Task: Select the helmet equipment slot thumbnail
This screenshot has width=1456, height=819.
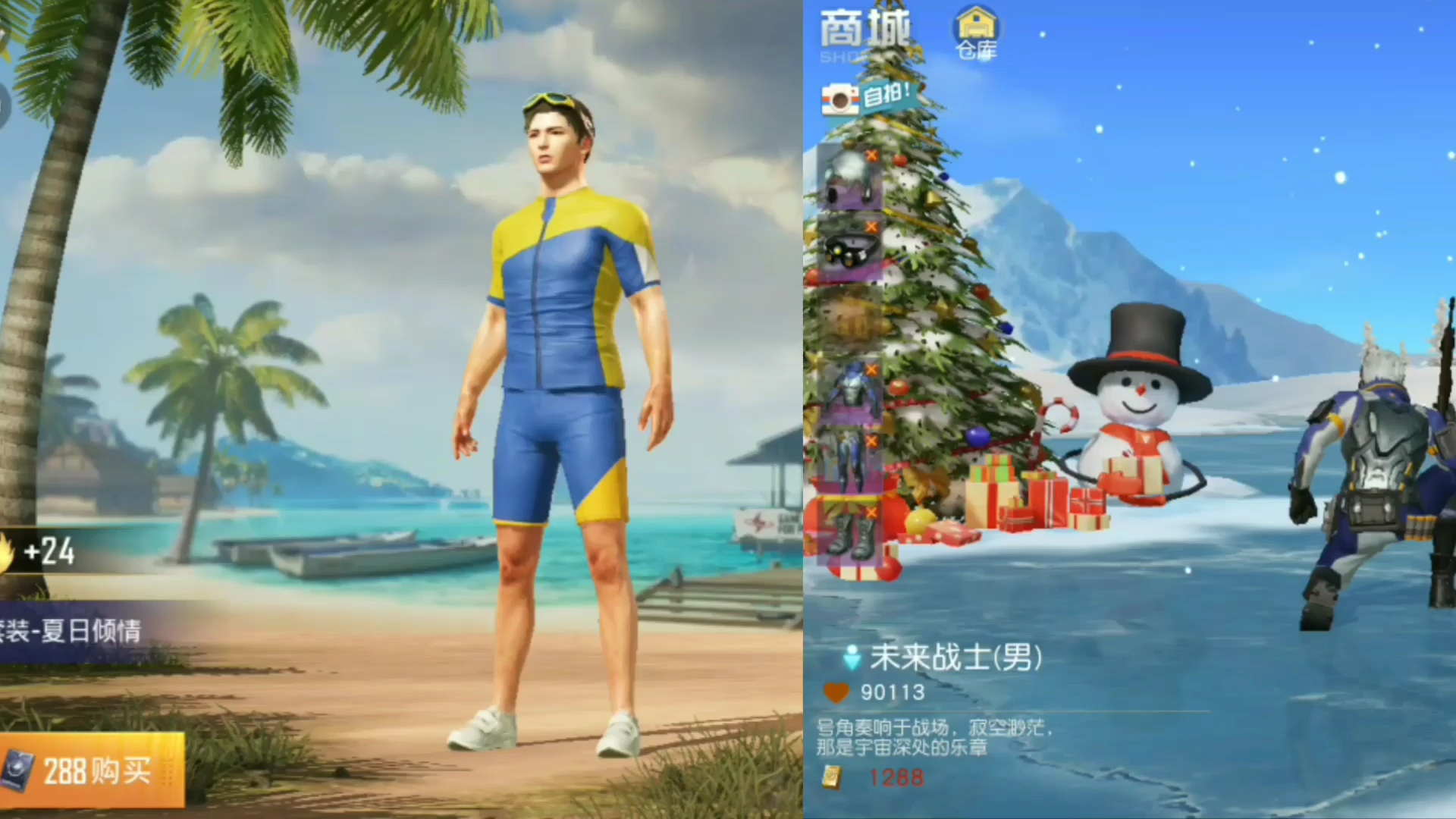Action: point(849,178)
